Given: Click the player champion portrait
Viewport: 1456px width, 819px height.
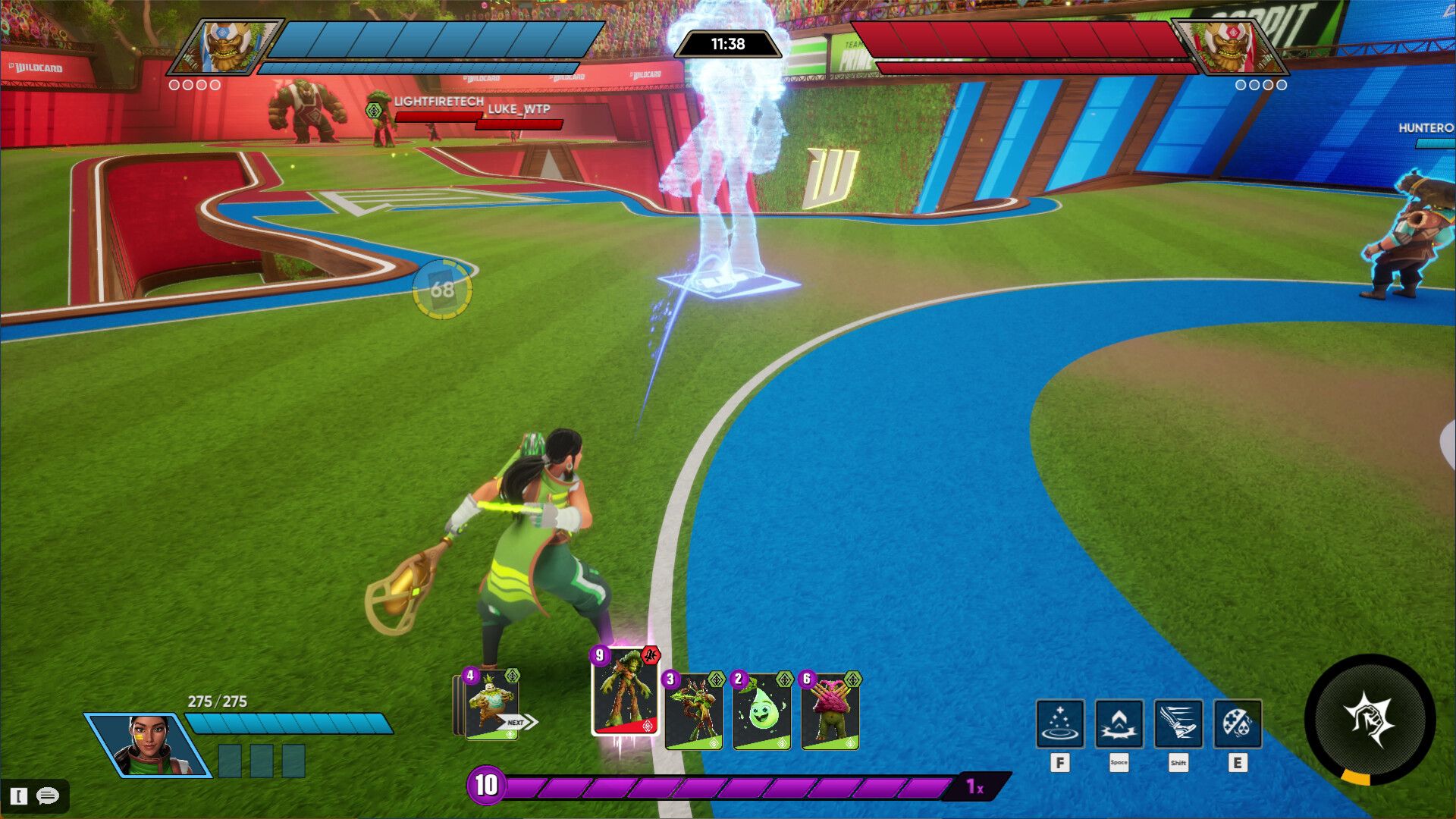Looking at the screenshot, I should tap(148, 745).
